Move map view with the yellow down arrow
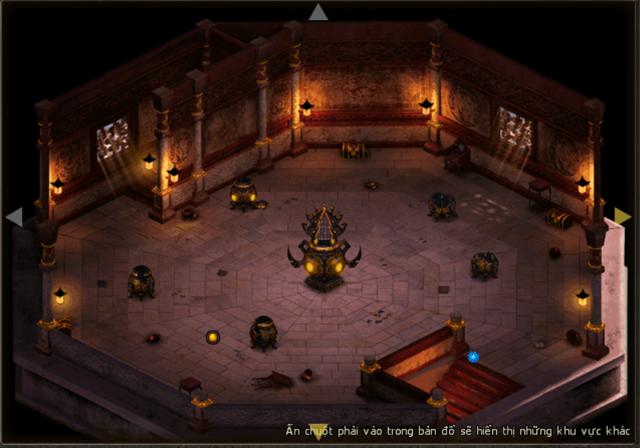Screen dimensions: 640x448 [318, 432]
